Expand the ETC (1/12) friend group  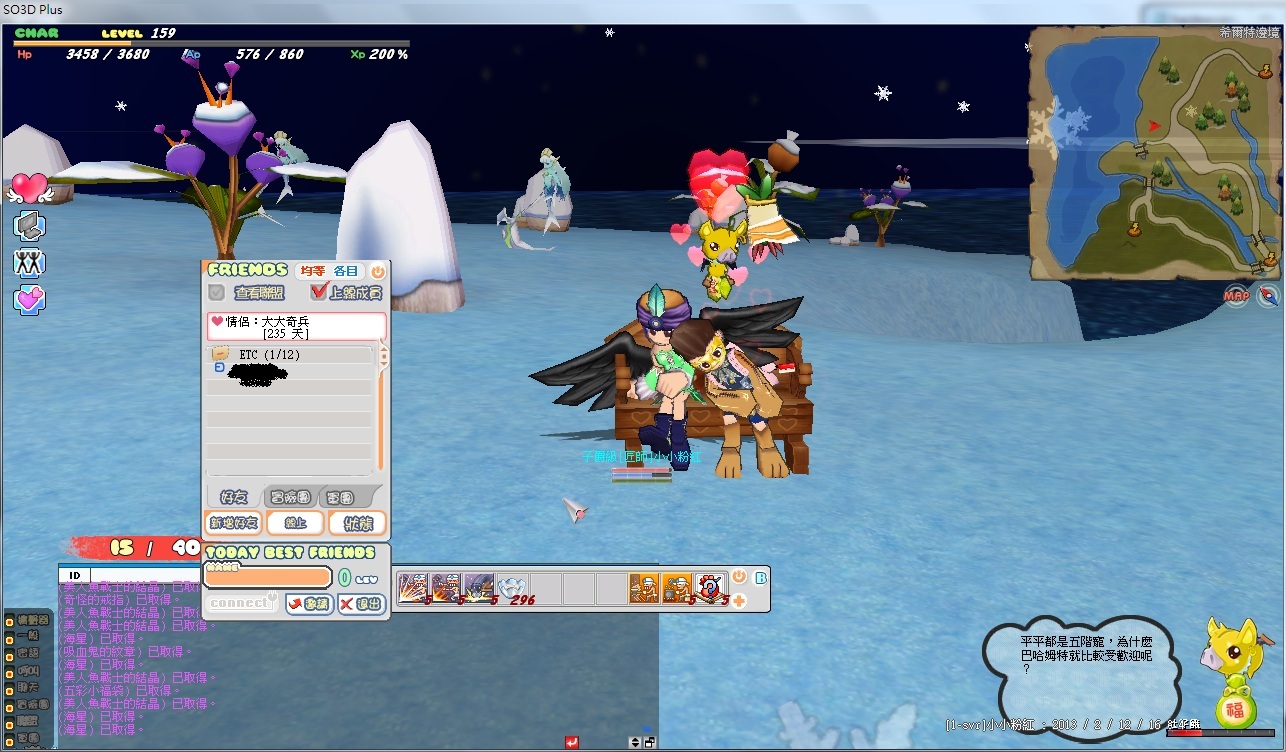click(x=220, y=354)
